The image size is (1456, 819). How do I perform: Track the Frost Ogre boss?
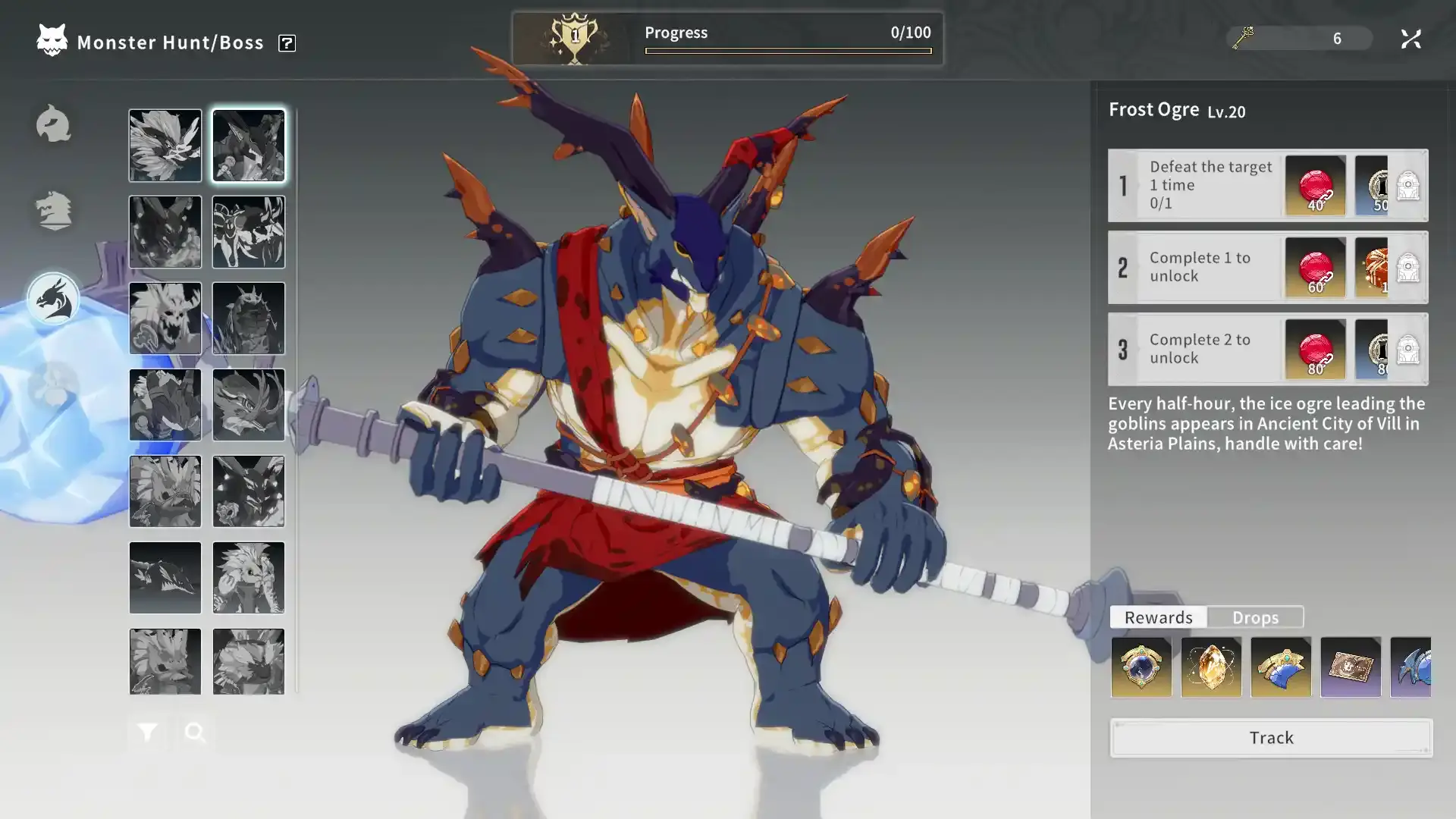(x=1271, y=738)
